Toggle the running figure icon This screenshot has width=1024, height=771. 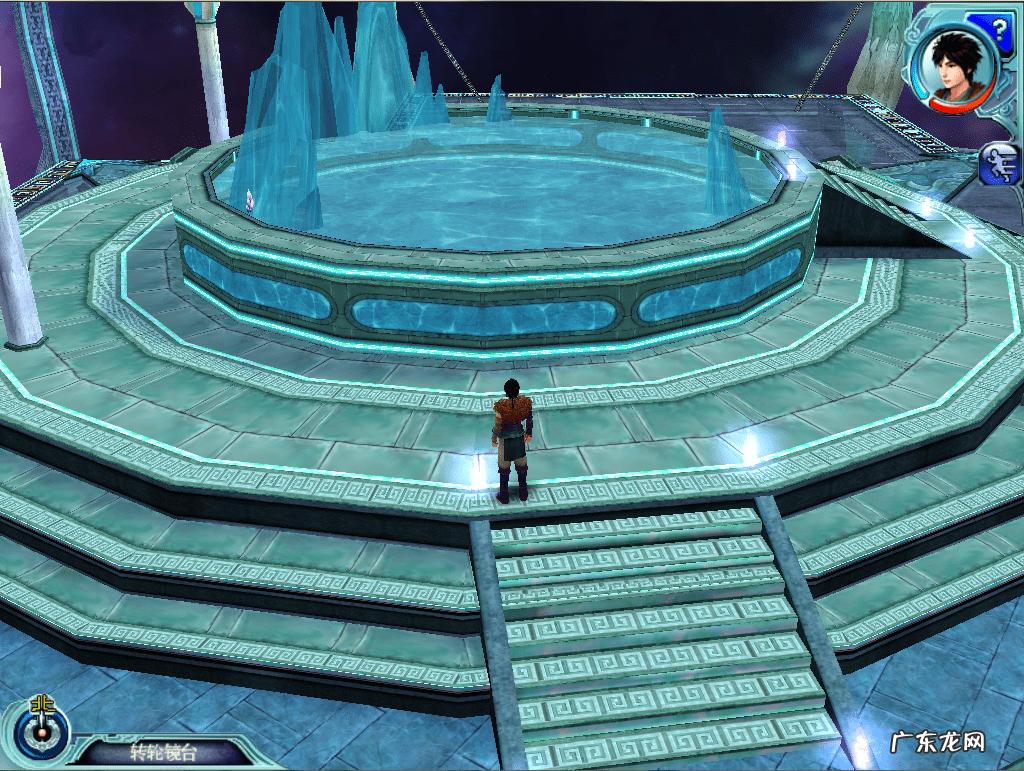(x=999, y=165)
